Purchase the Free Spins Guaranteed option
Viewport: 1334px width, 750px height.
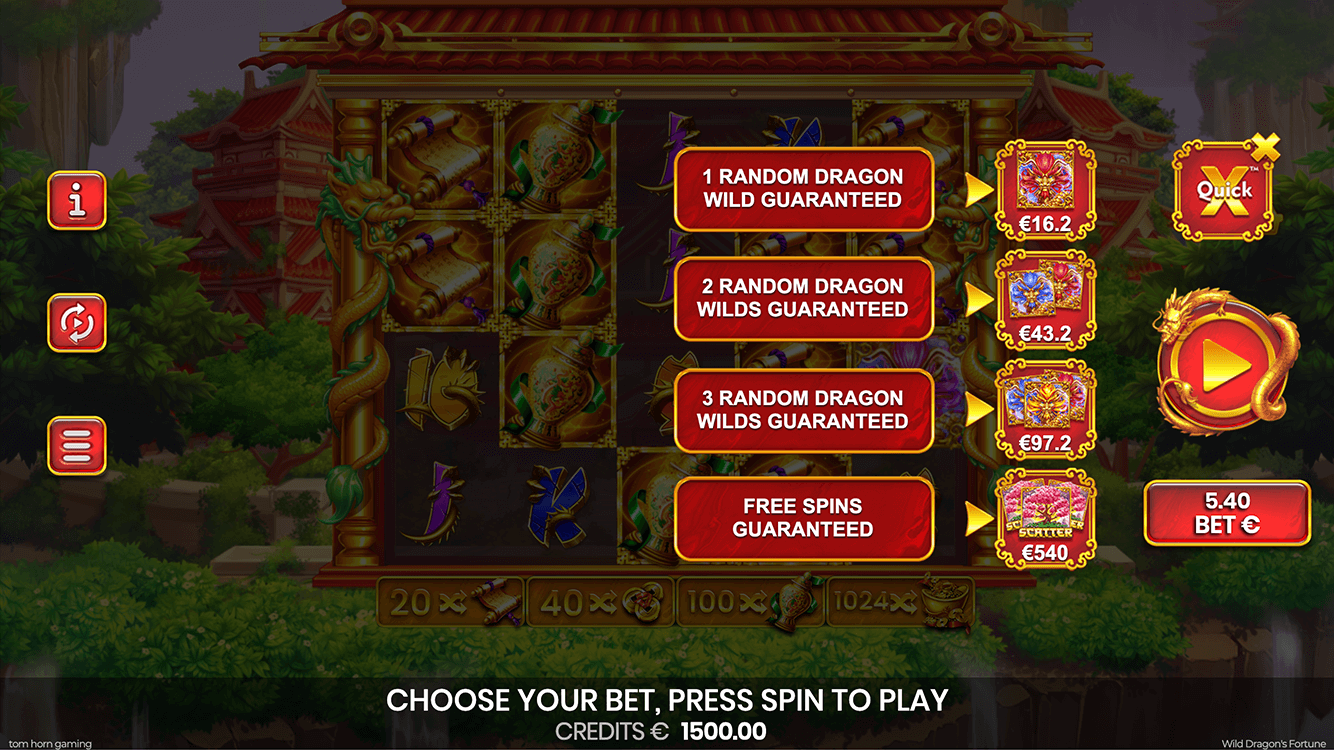tap(803, 517)
